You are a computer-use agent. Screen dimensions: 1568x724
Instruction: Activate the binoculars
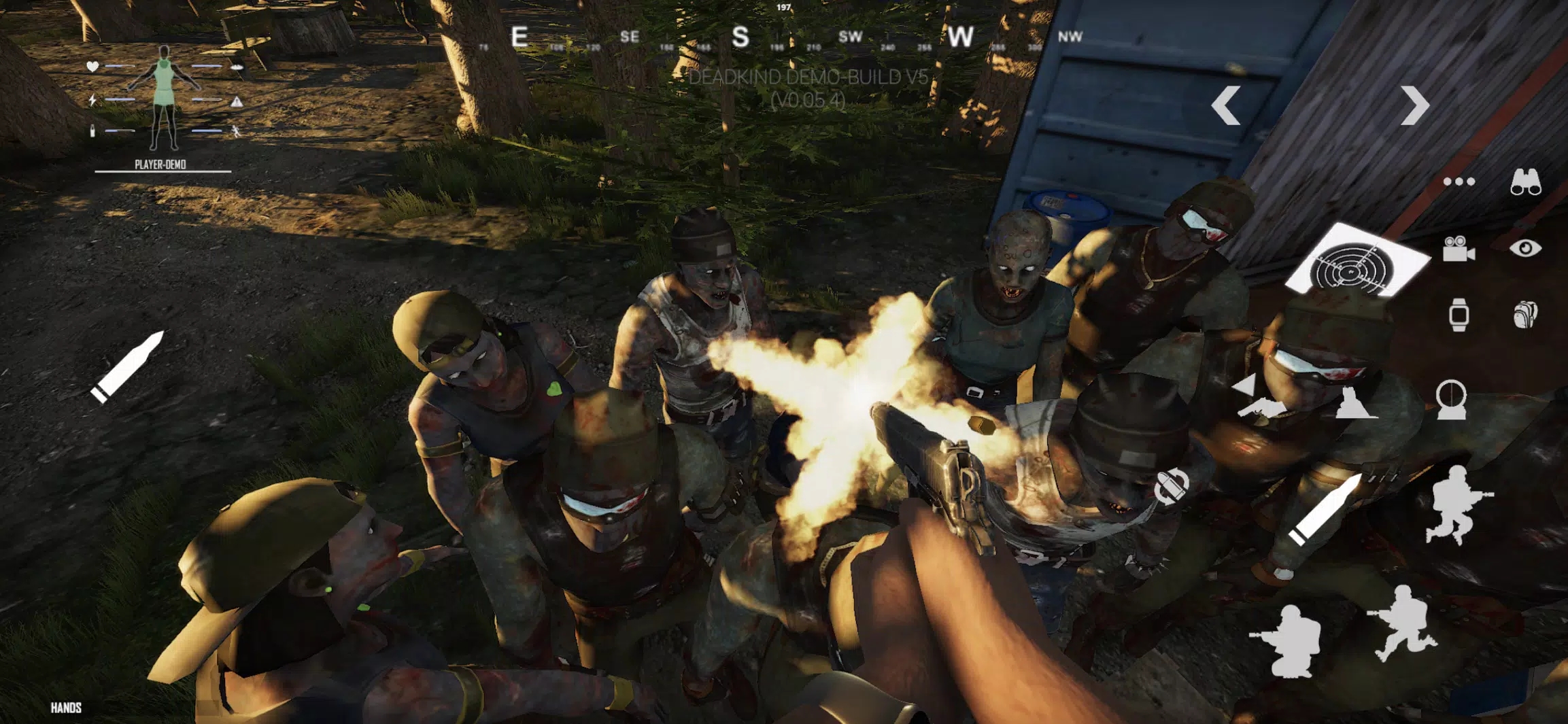click(x=1525, y=182)
